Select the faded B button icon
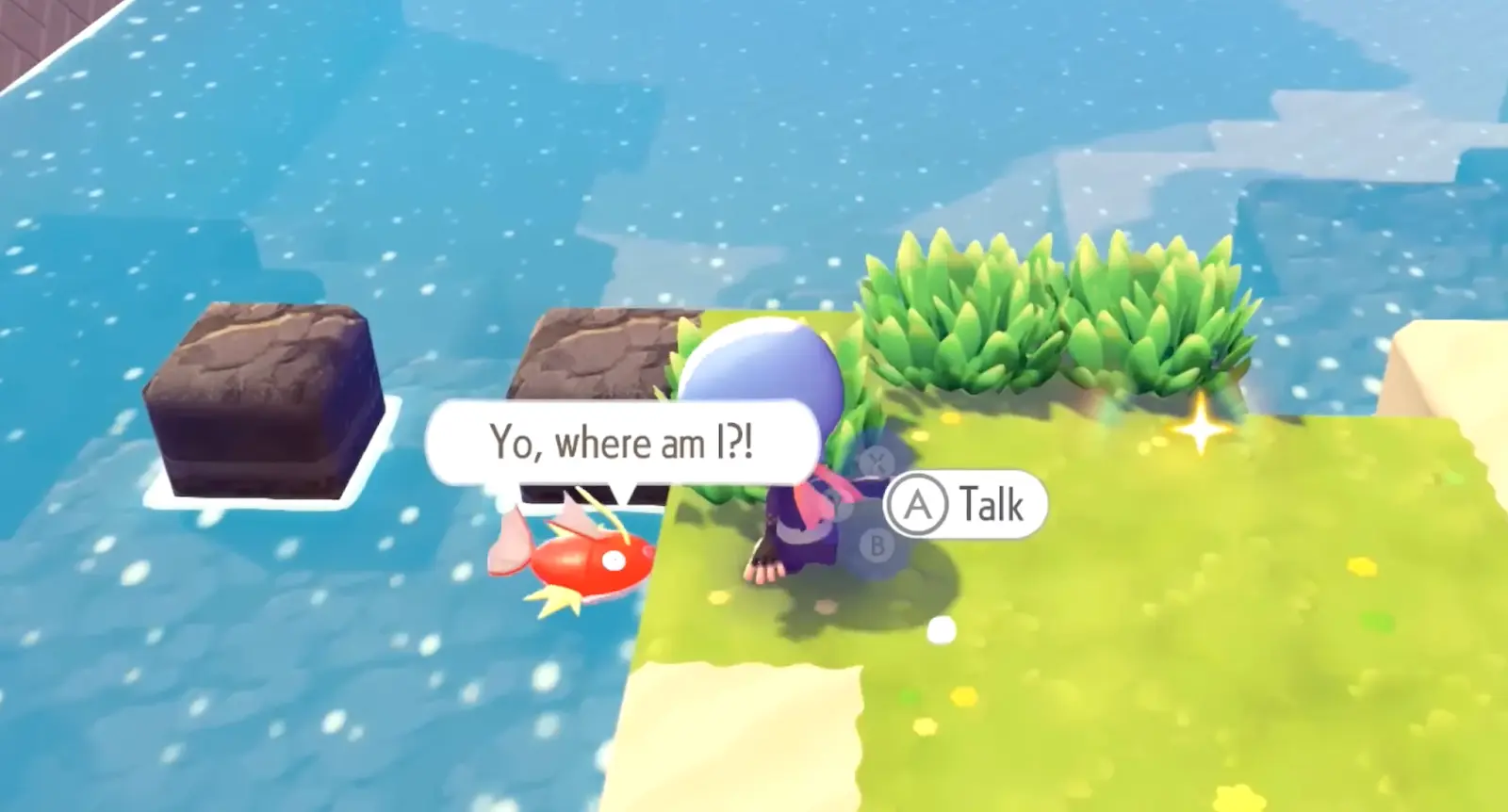Viewport: 1508px width, 812px height. click(x=876, y=544)
